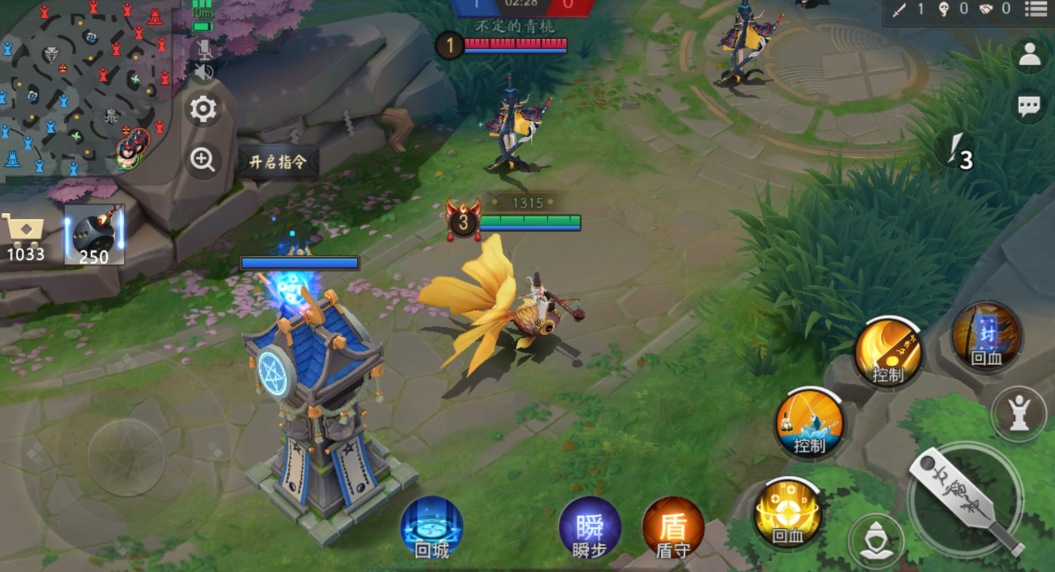Open the scoreboard list menu icon
This screenshot has height=572, width=1055.
(1035, 9)
